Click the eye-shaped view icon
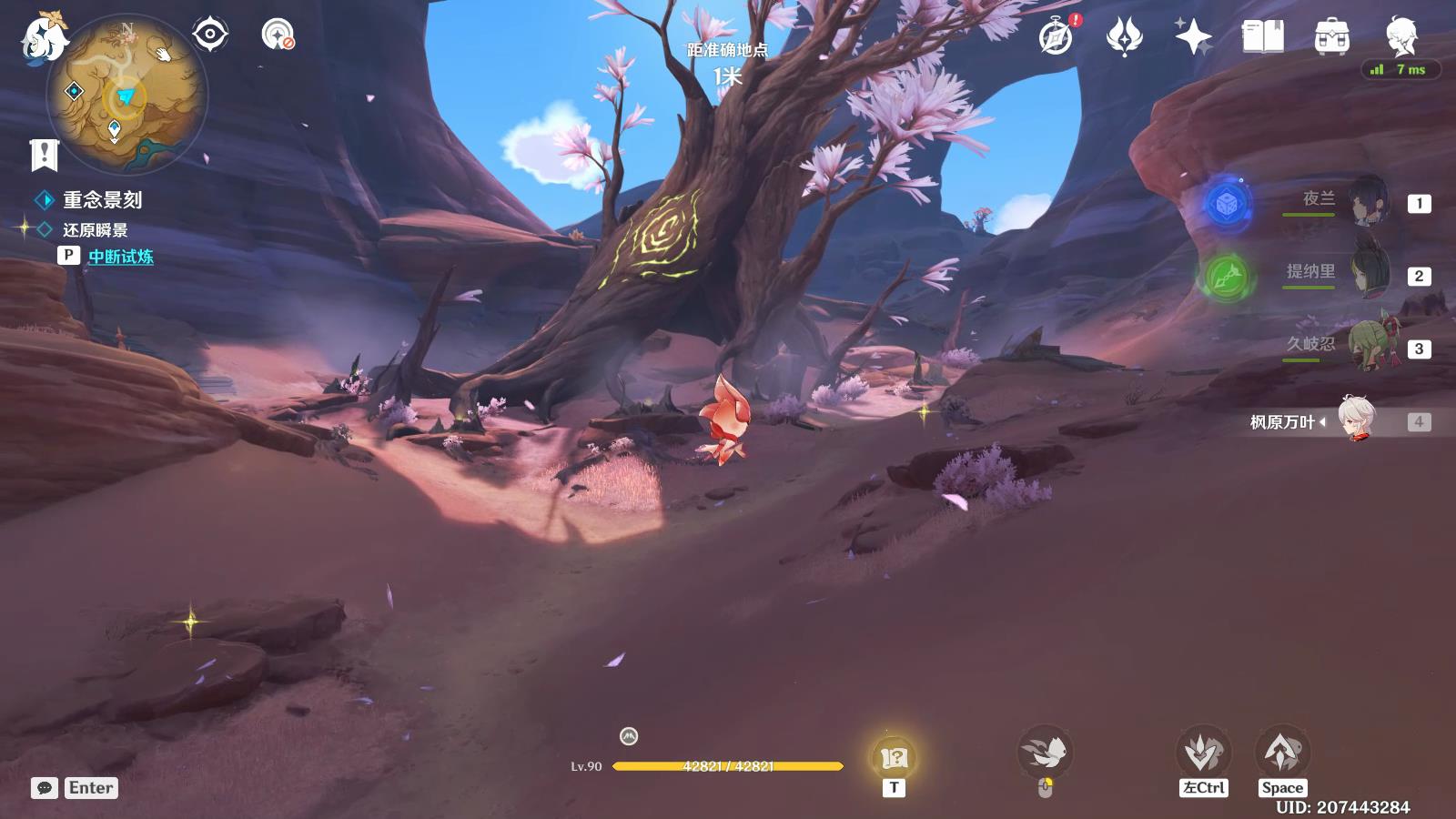This screenshot has width=1456, height=819. tap(209, 35)
